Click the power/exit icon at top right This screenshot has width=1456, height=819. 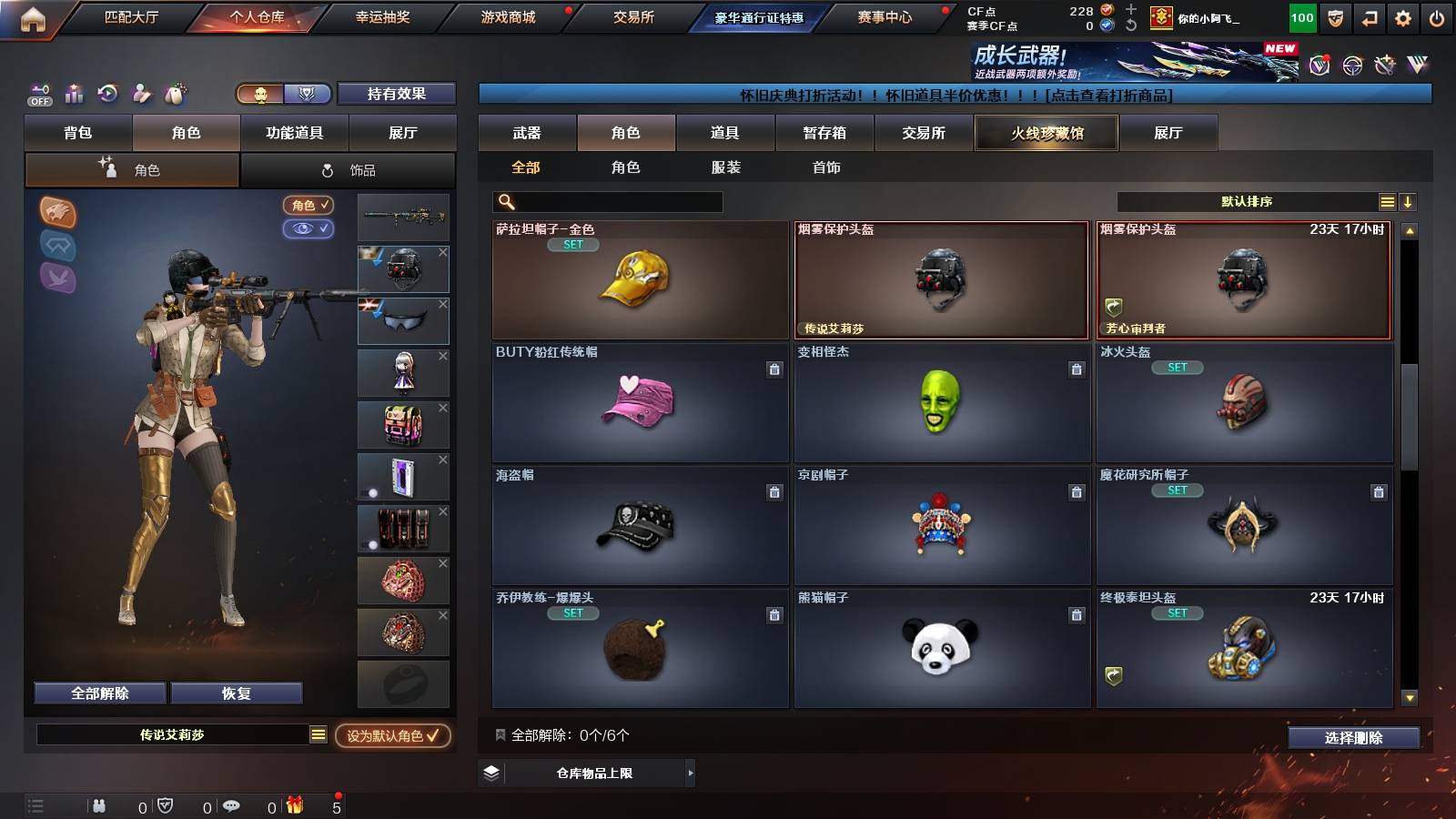tap(1436, 16)
